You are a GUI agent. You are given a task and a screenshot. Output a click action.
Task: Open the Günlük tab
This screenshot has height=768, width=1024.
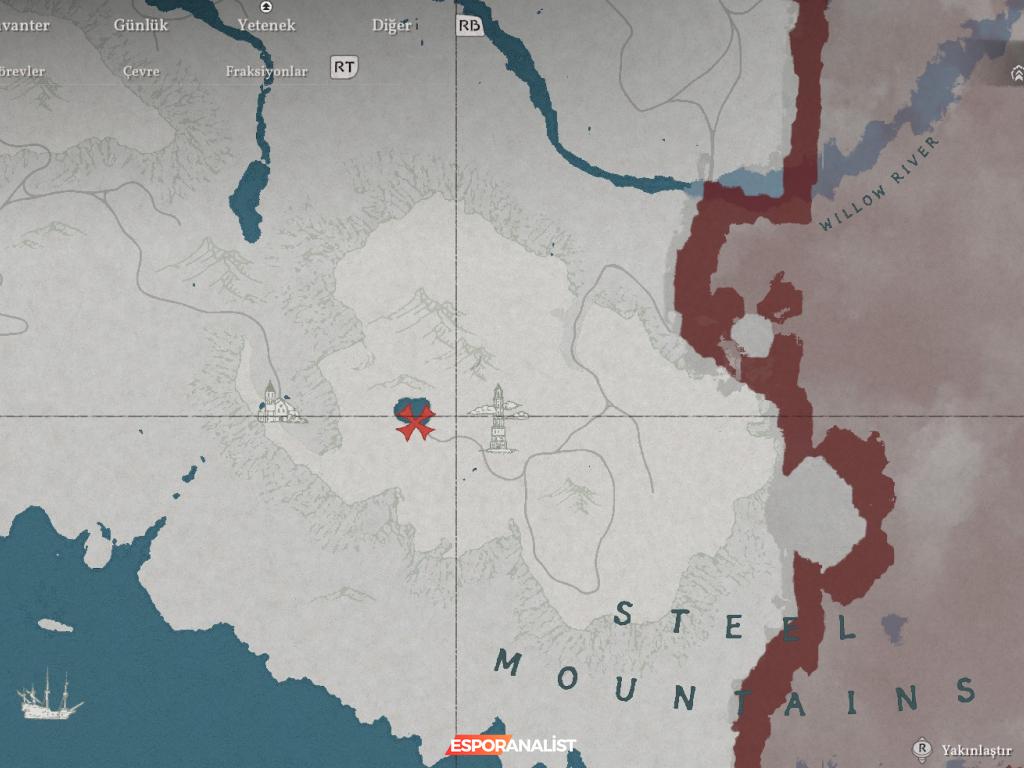click(141, 25)
